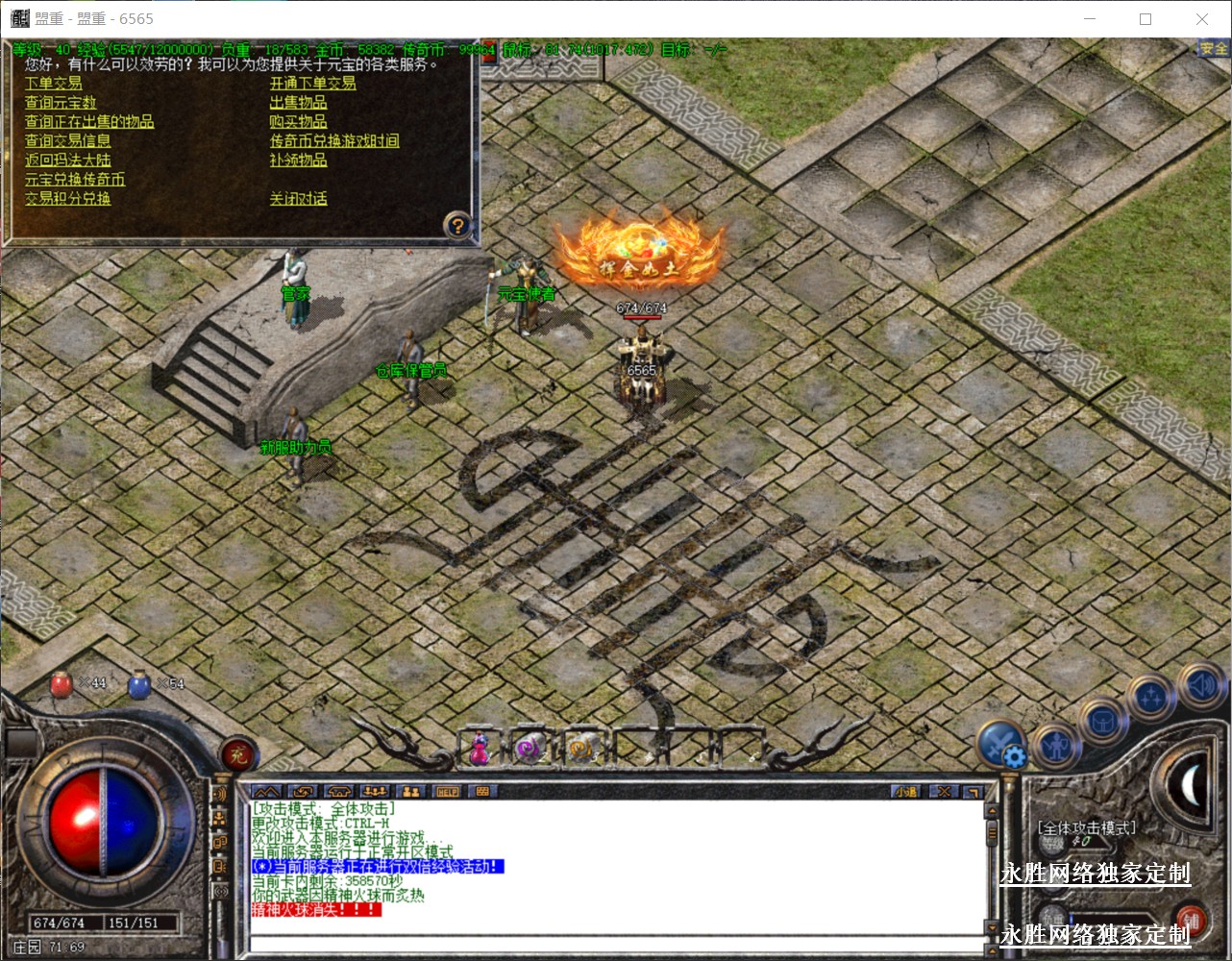Select the purple scroll hotbar slot
This screenshot has width=1232, height=961.
coord(530,748)
